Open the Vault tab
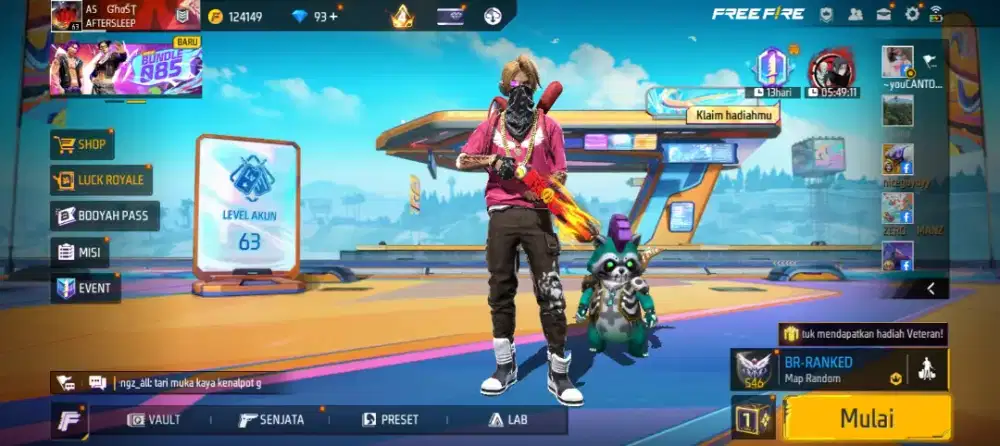 [154, 420]
